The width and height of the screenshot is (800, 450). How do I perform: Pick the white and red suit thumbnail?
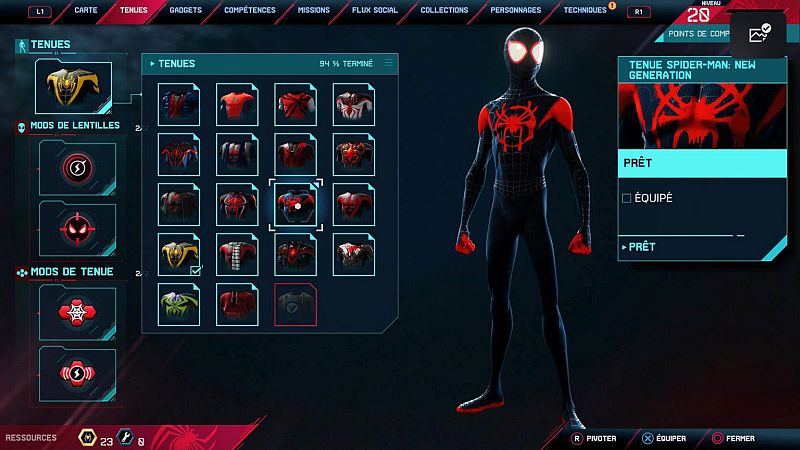354,103
